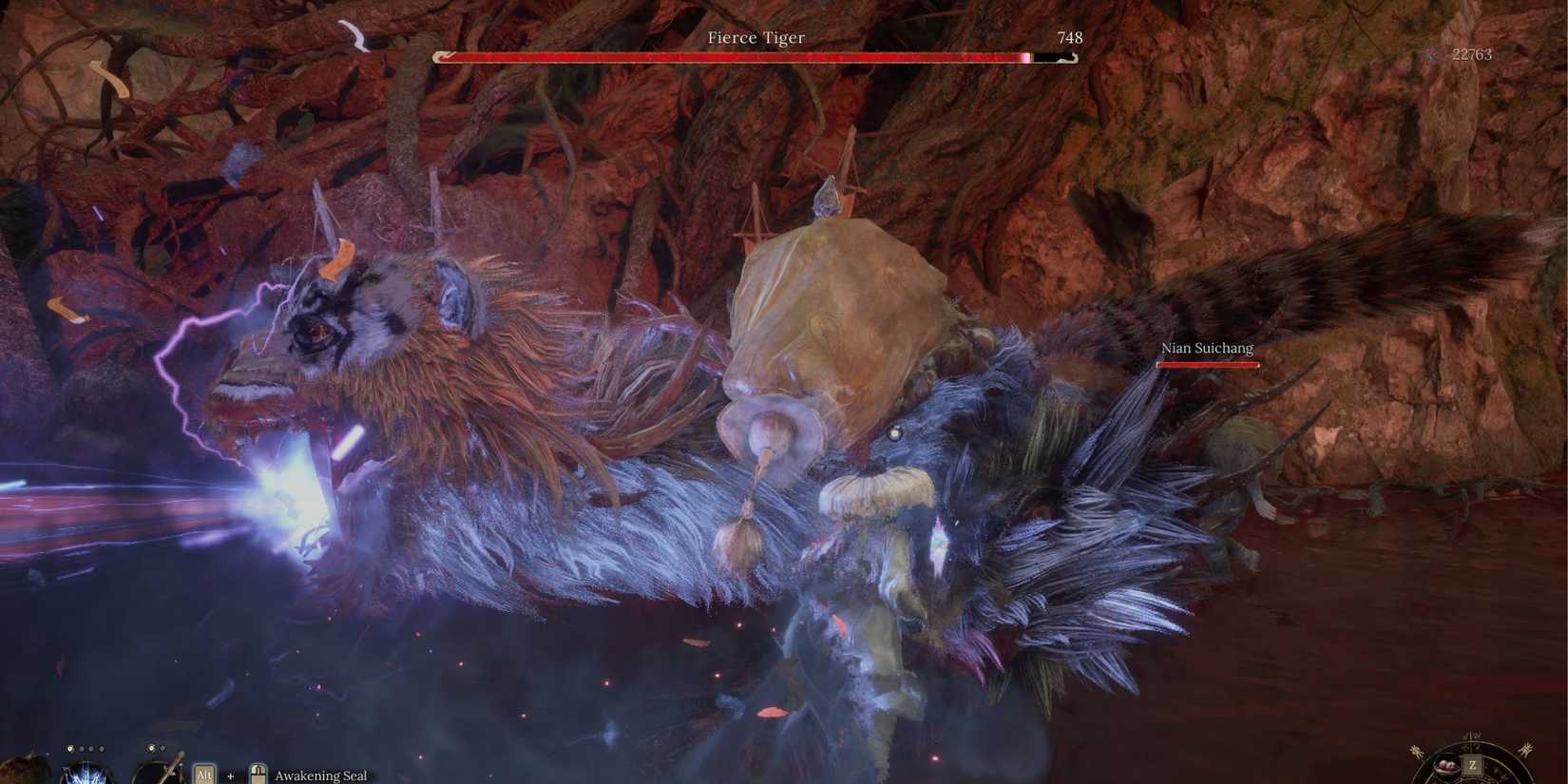
Task: Toggle the lit pip above the sword ability
Action: click(x=151, y=748)
